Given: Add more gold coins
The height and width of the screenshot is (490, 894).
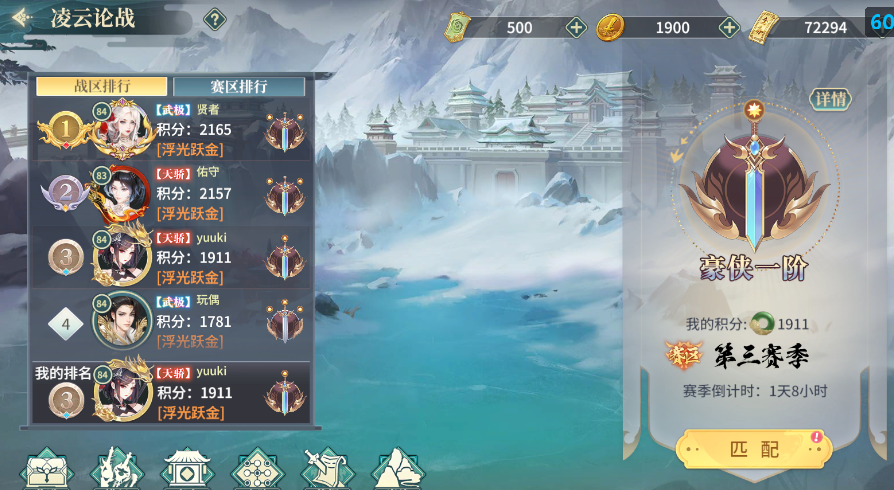Looking at the screenshot, I should tap(730, 27).
